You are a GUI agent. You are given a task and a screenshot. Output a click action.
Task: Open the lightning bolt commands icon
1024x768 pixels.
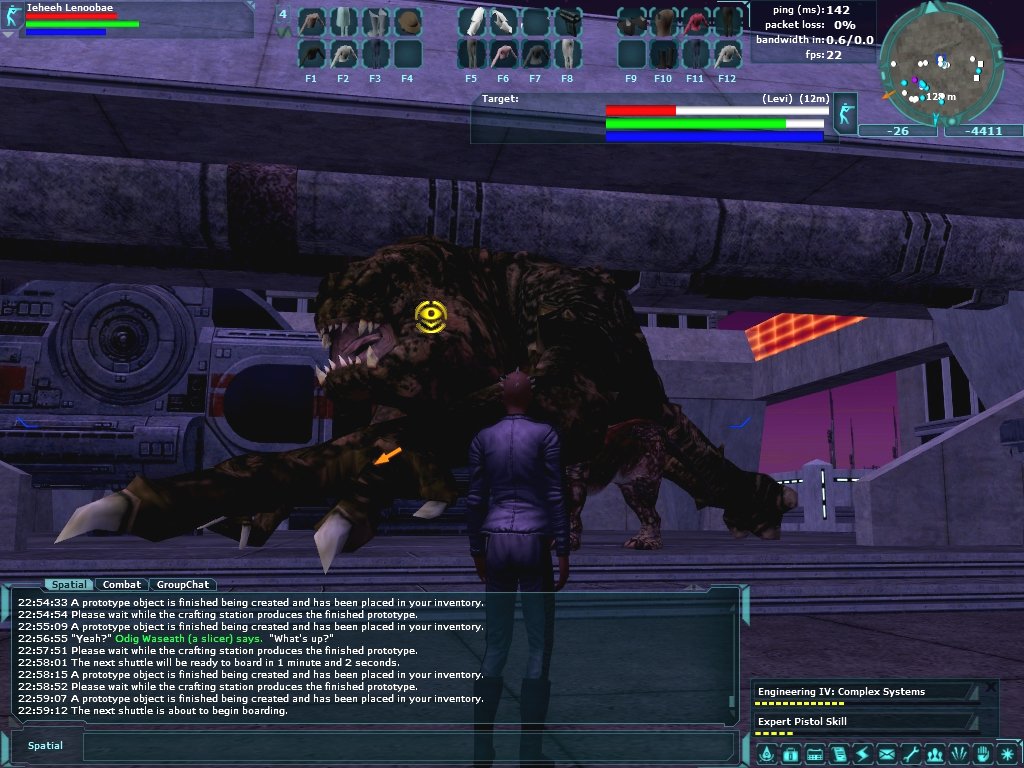pos(862,753)
